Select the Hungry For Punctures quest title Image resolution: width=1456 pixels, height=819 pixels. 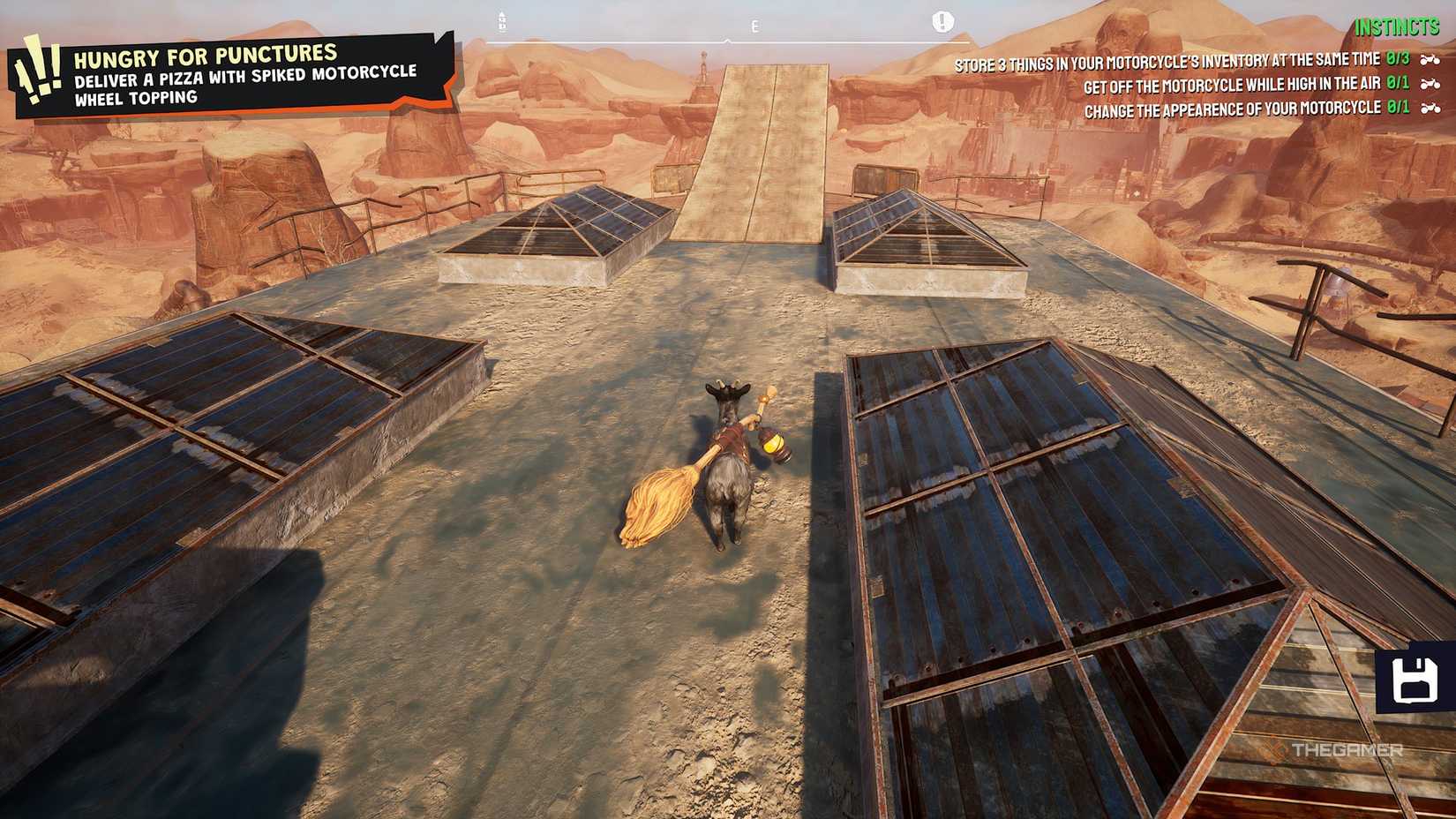pos(207,56)
